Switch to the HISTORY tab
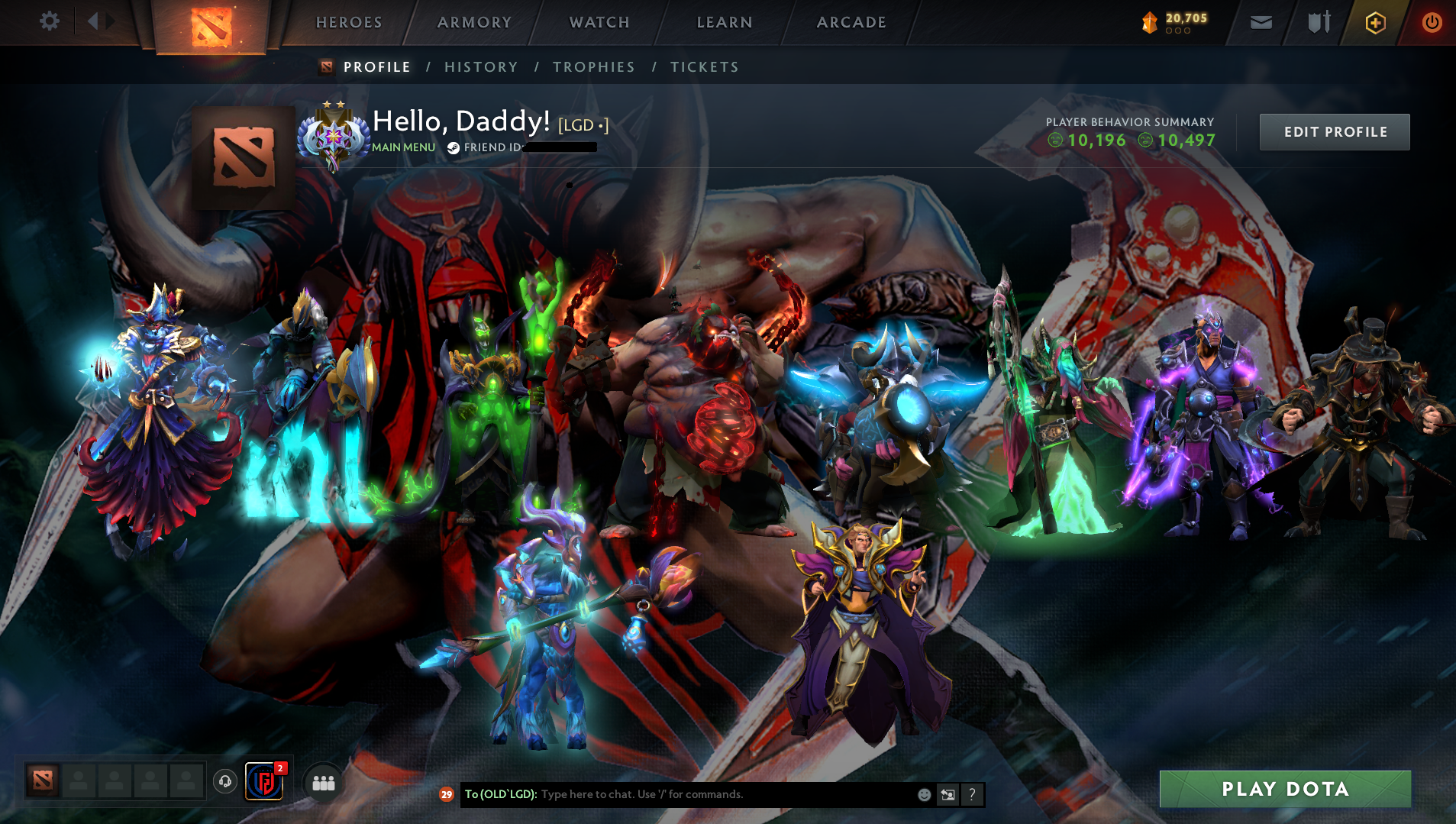1456x824 pixels. click(x=480, y=67)
